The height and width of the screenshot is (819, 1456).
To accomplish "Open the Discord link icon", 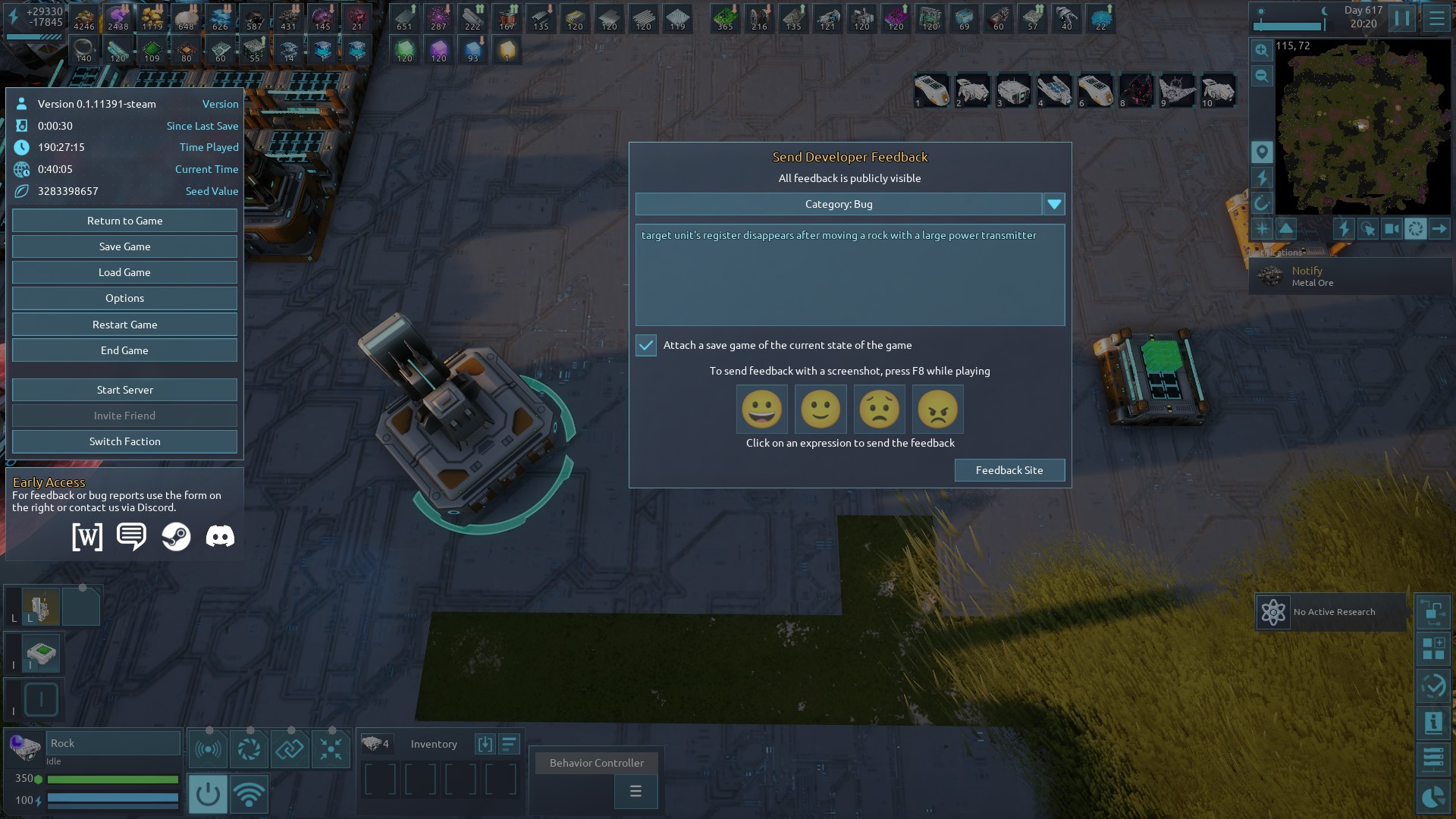I will pos(220,537).
